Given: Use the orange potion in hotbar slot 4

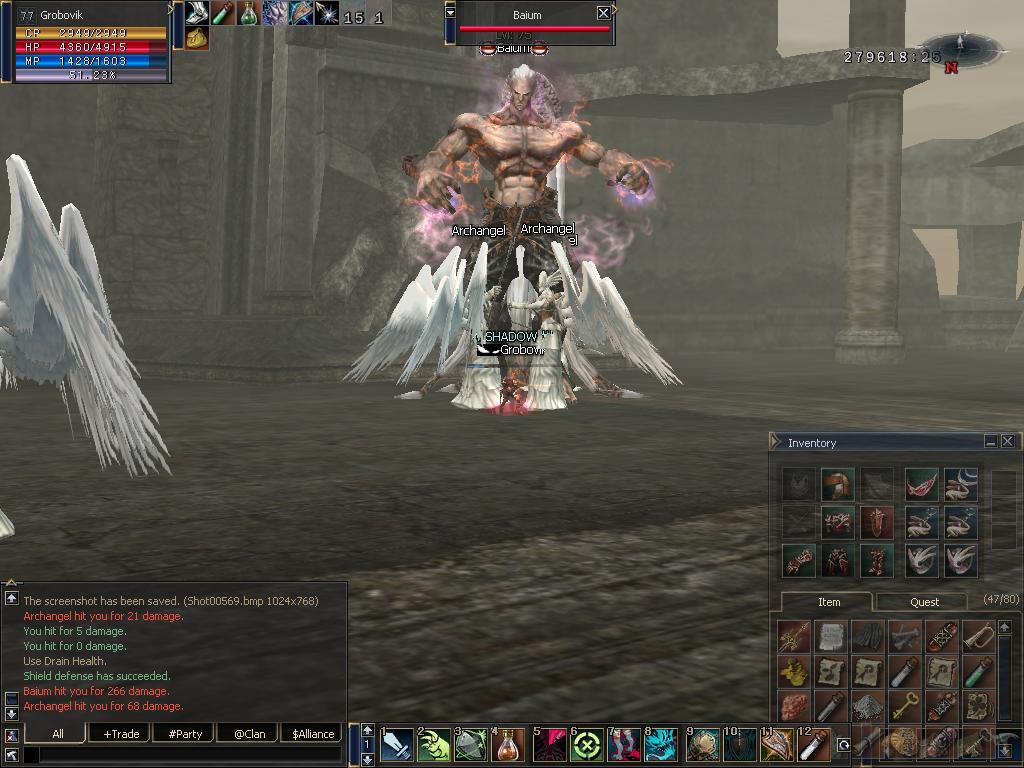Looking at the screenshot, I should click(x=510, y=745).
